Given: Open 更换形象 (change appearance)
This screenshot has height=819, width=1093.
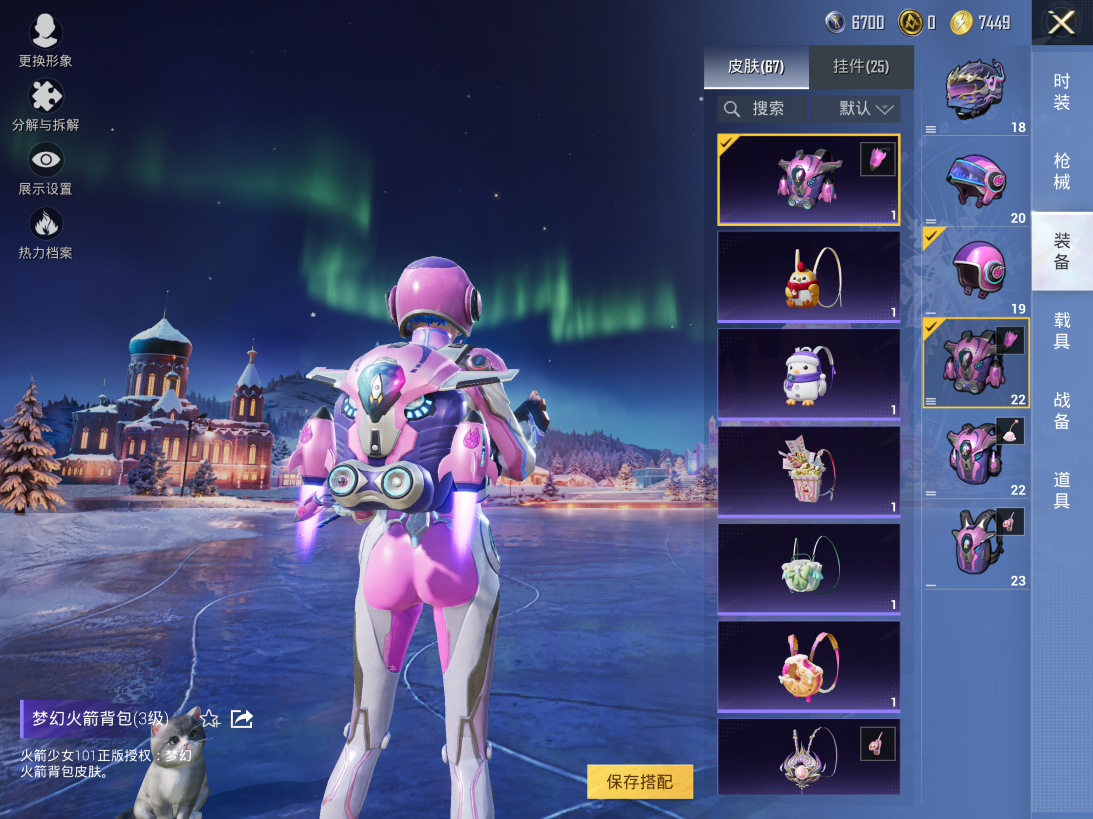Looking at the screenshot, I should (45, 40).
